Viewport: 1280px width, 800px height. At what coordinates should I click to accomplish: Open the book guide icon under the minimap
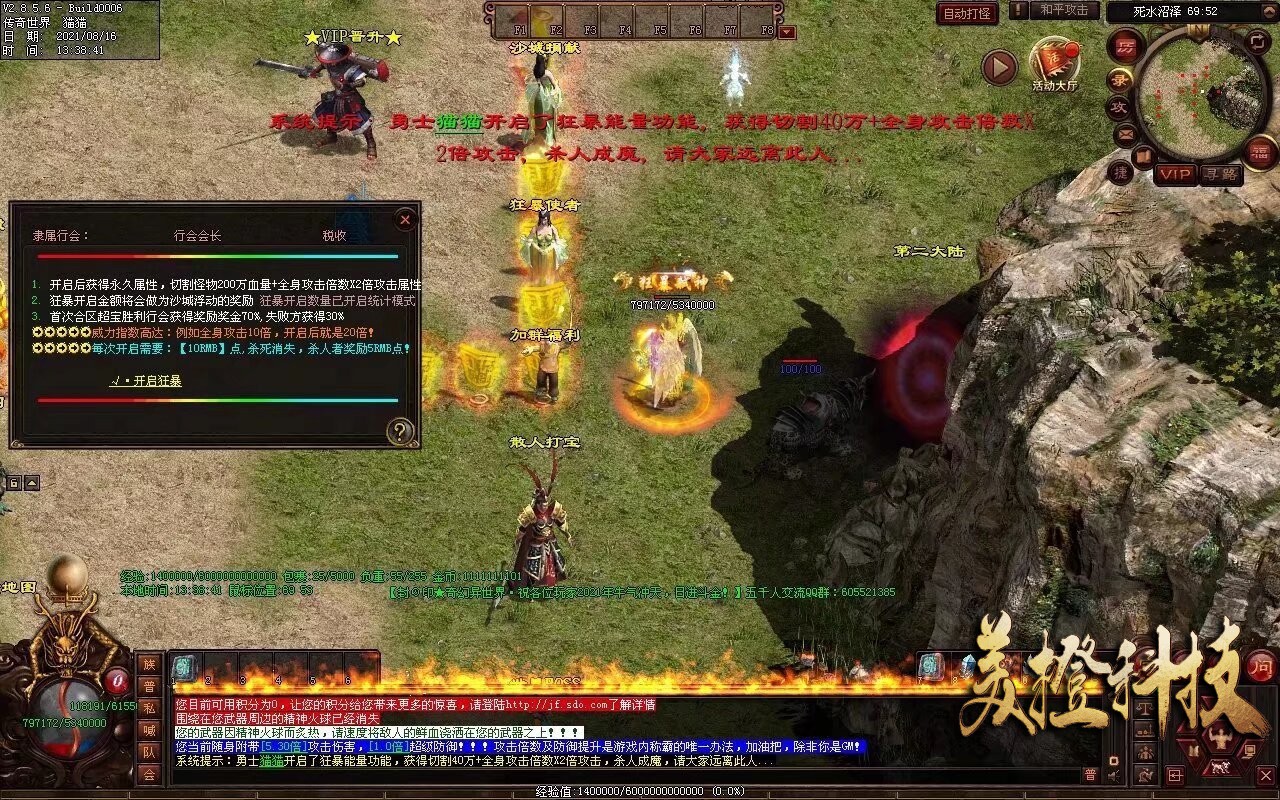point(1144,155)
